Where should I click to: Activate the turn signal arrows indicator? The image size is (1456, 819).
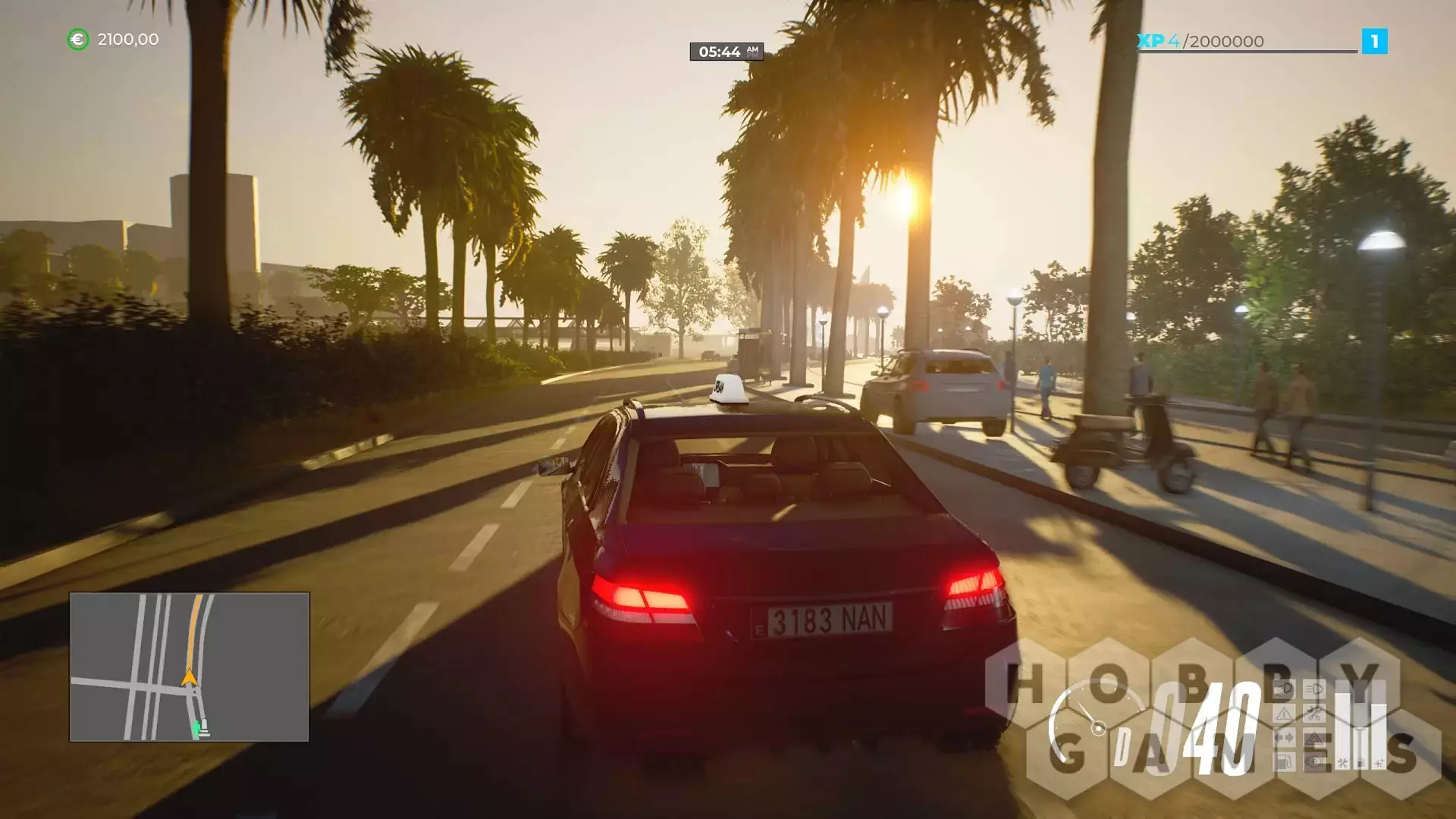(x=1284, y=738)
